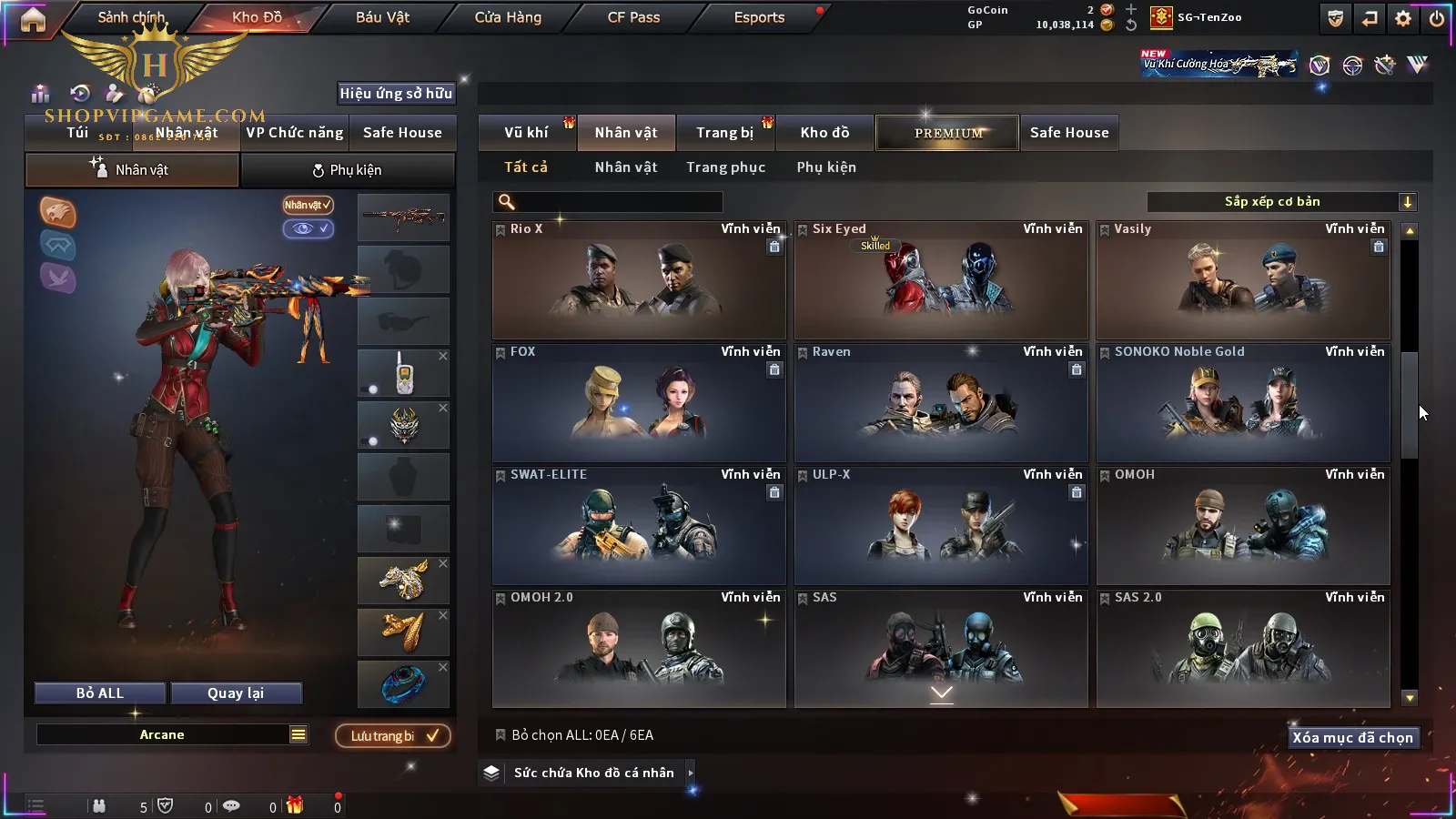Select the Rio X character tile
Screen dimensions: 1456x819
point(638,280)
